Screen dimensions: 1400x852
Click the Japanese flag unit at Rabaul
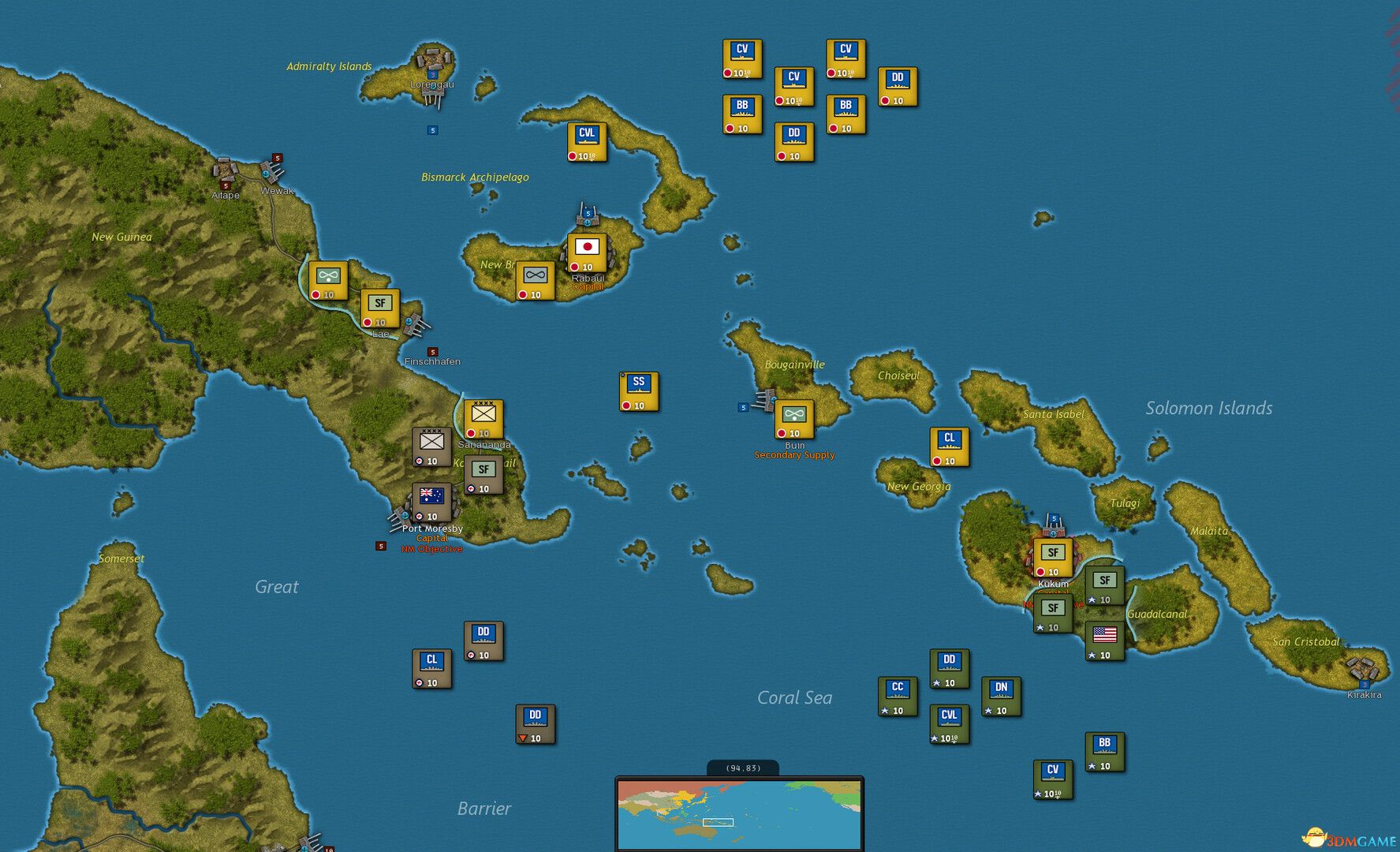click(587, 251)
